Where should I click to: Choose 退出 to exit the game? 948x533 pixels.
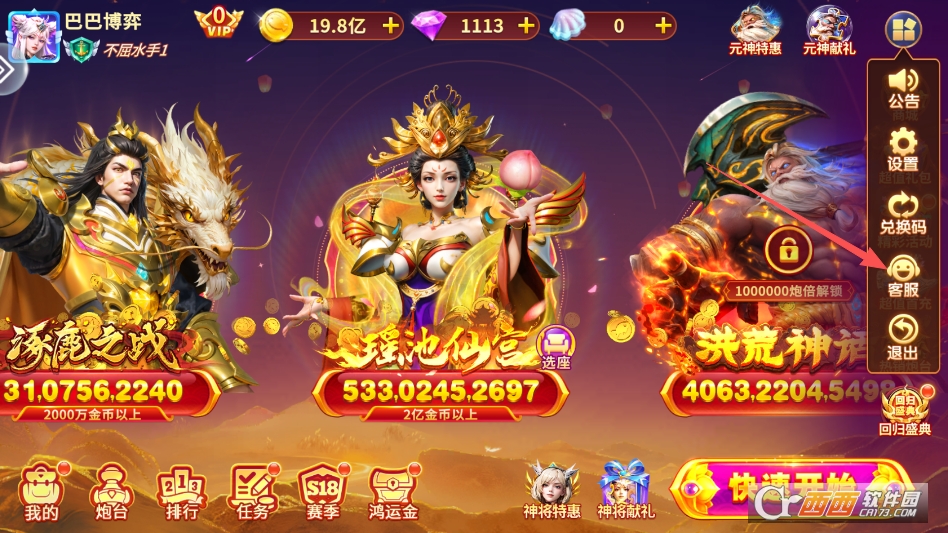[903, 337]
